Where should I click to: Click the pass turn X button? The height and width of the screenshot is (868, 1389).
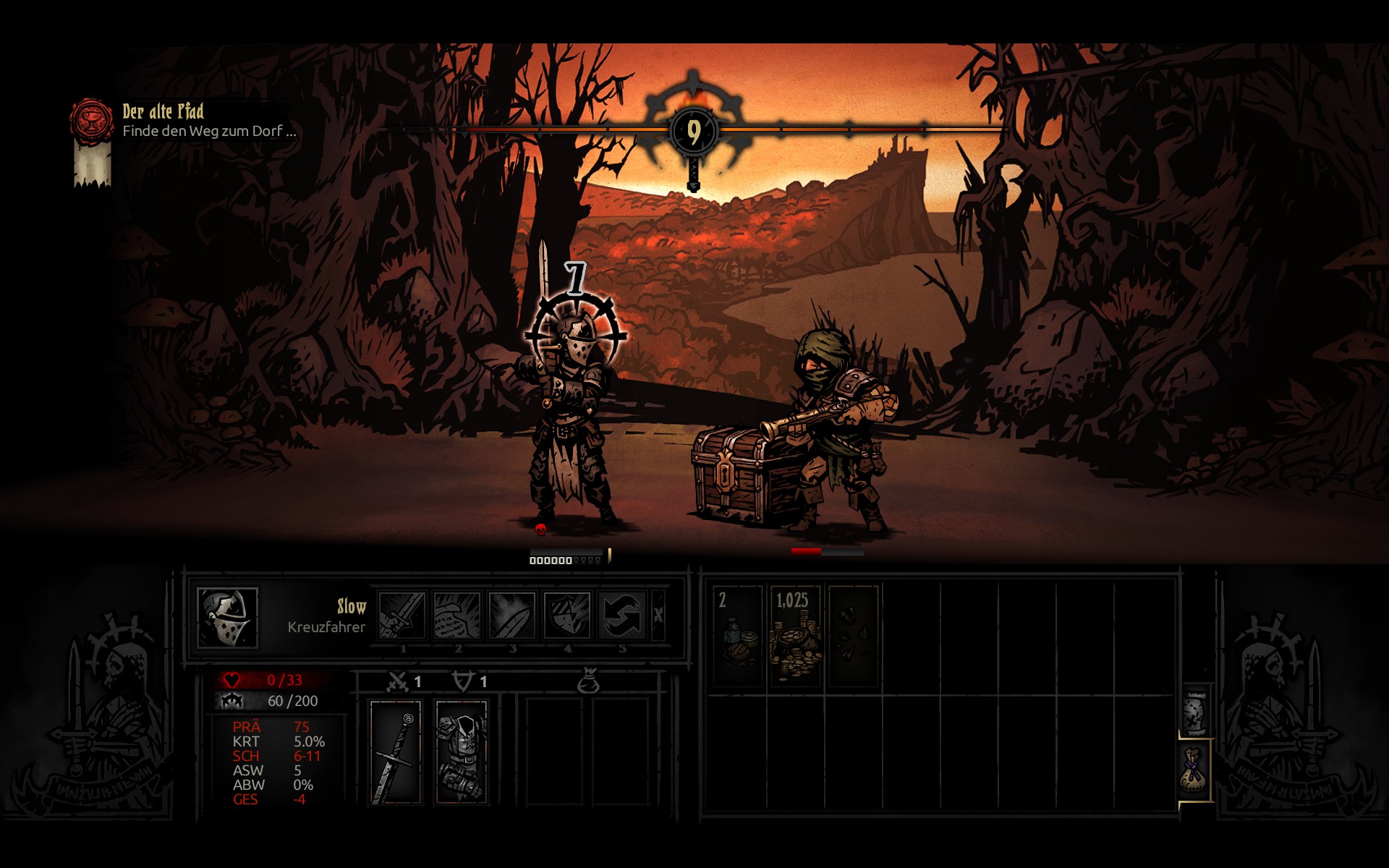tap(658, 615)
